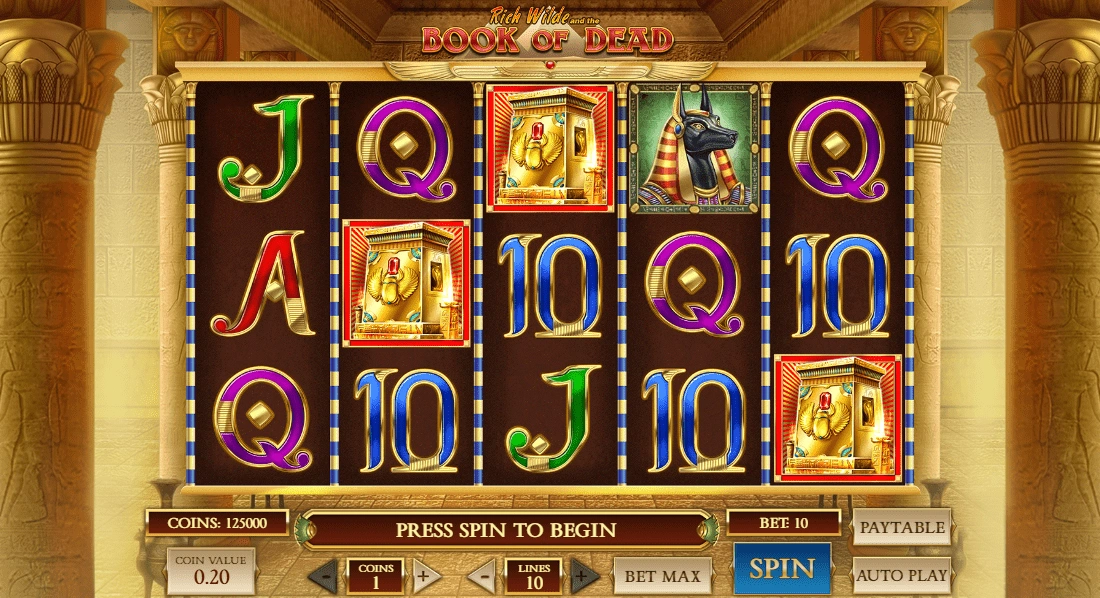The image size is (1100, 598).
Task: Open the Paytable
Action: (x=902, y=527)
